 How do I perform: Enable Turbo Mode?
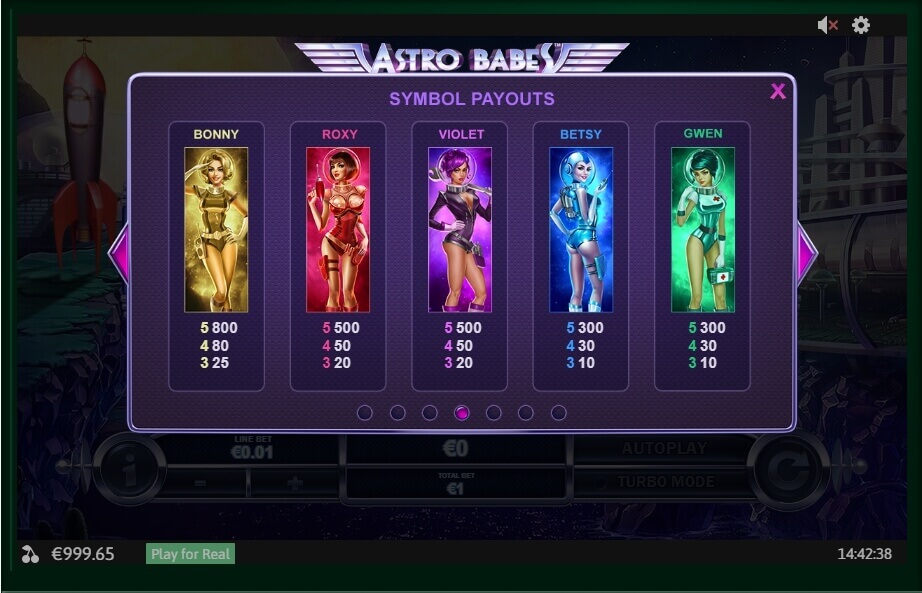(x=665, y=482)
